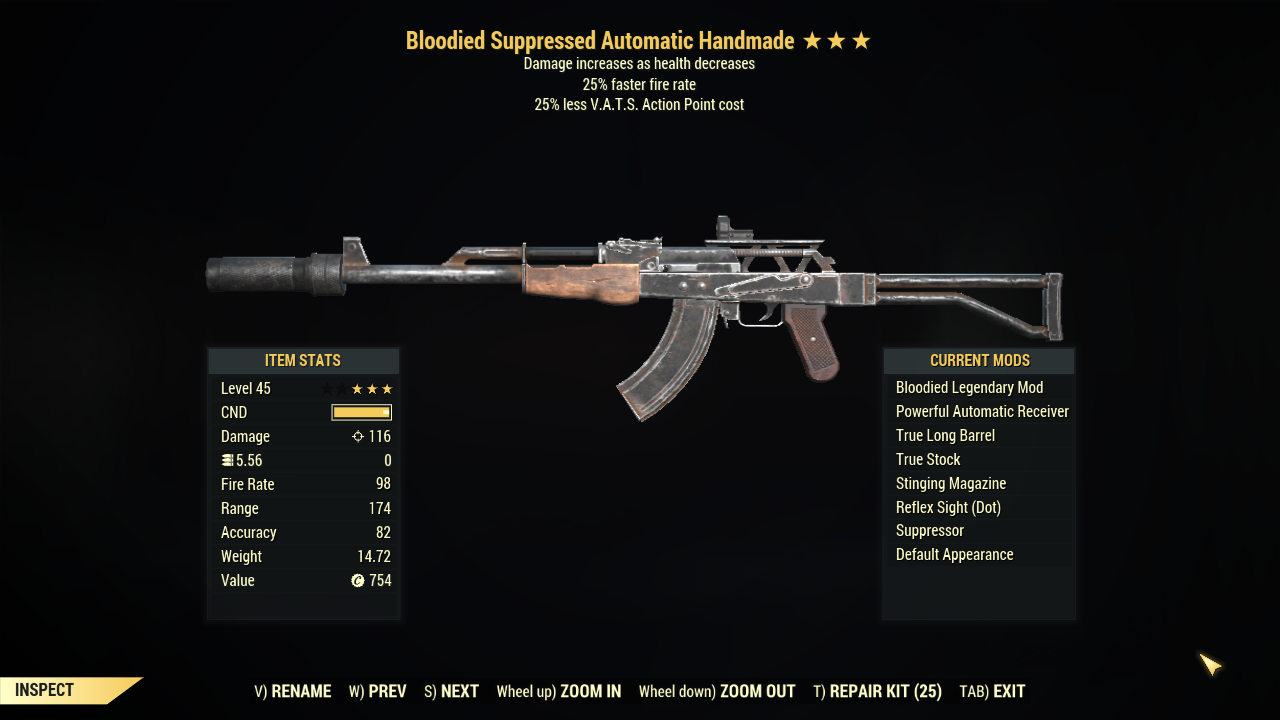
Task: Rename the Handmade rifle
Action: [x=293, y=691]
